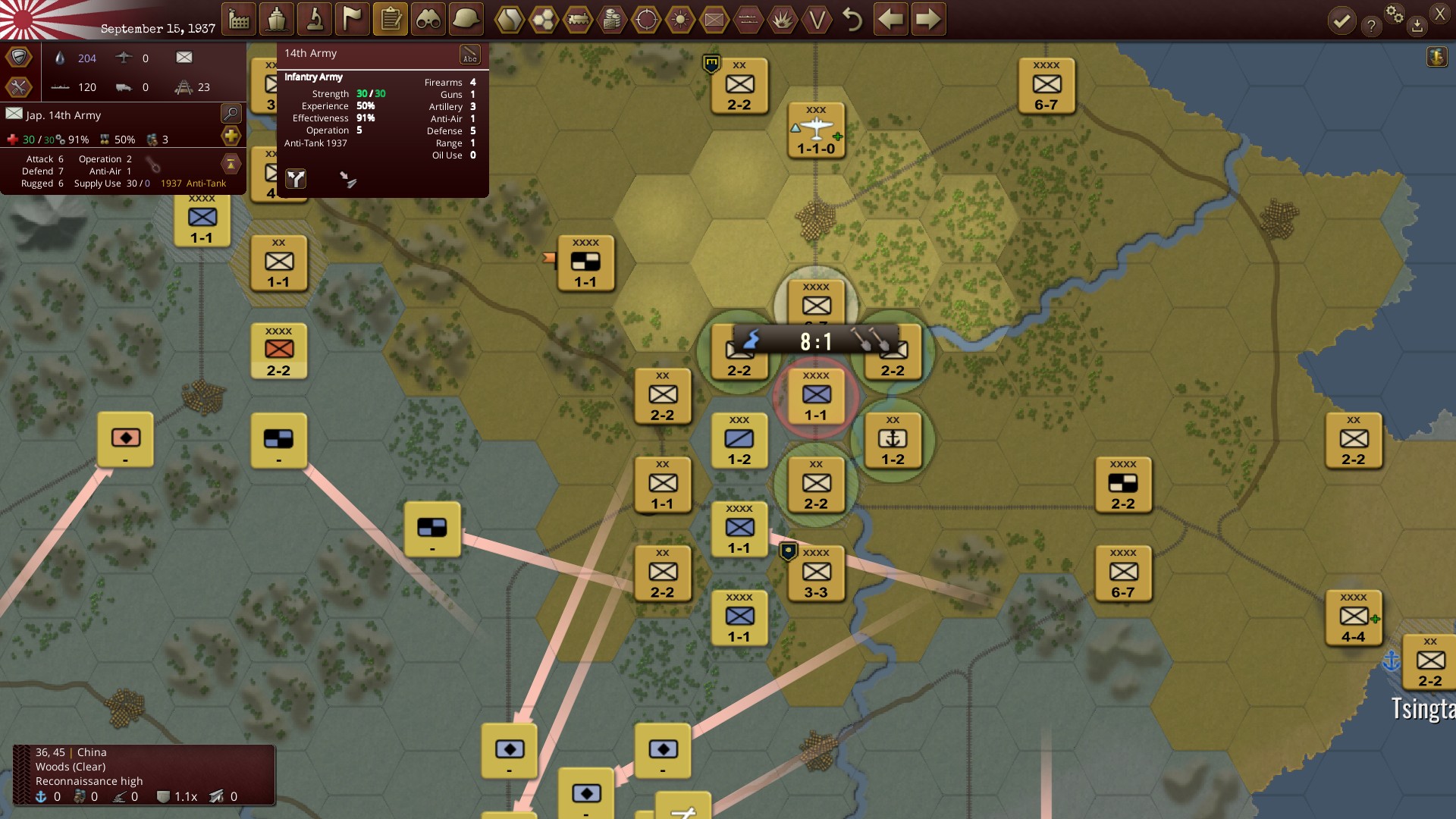Viewport: 1456px width, 819px height.
Task: Open the question mark help
Action: [1370, 27]
